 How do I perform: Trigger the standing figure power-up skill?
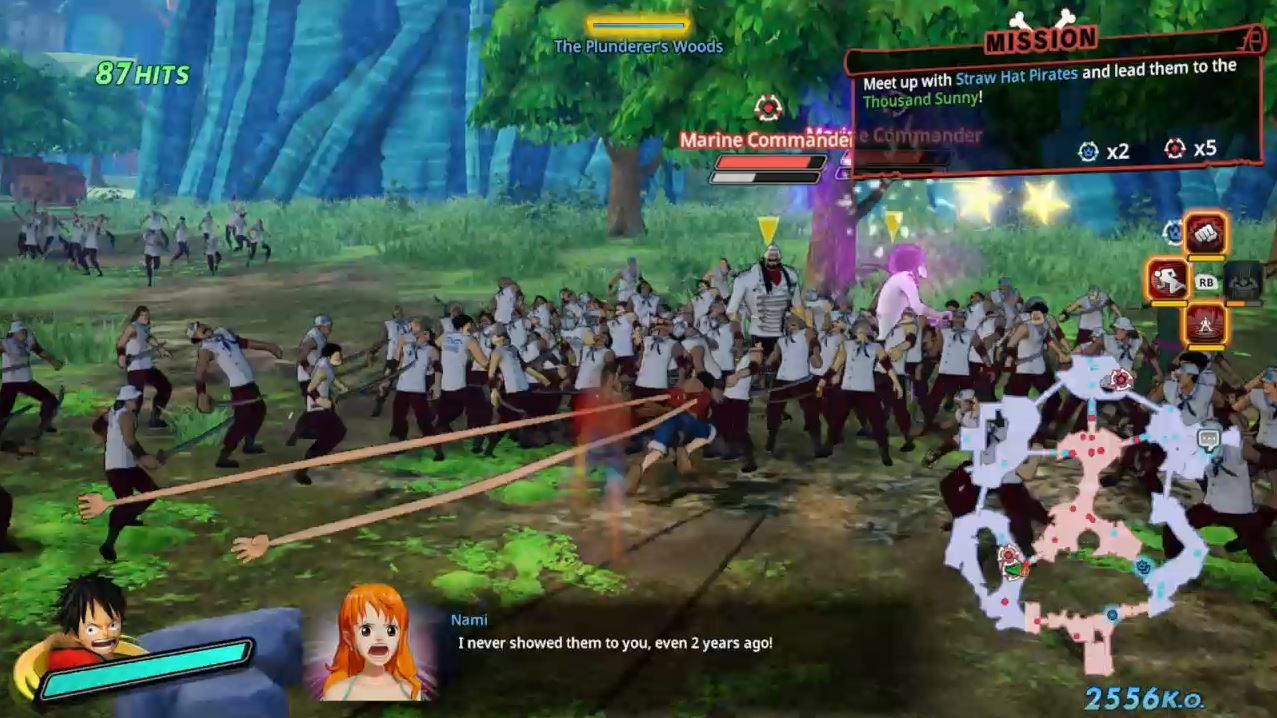[x=1206, y=323]
